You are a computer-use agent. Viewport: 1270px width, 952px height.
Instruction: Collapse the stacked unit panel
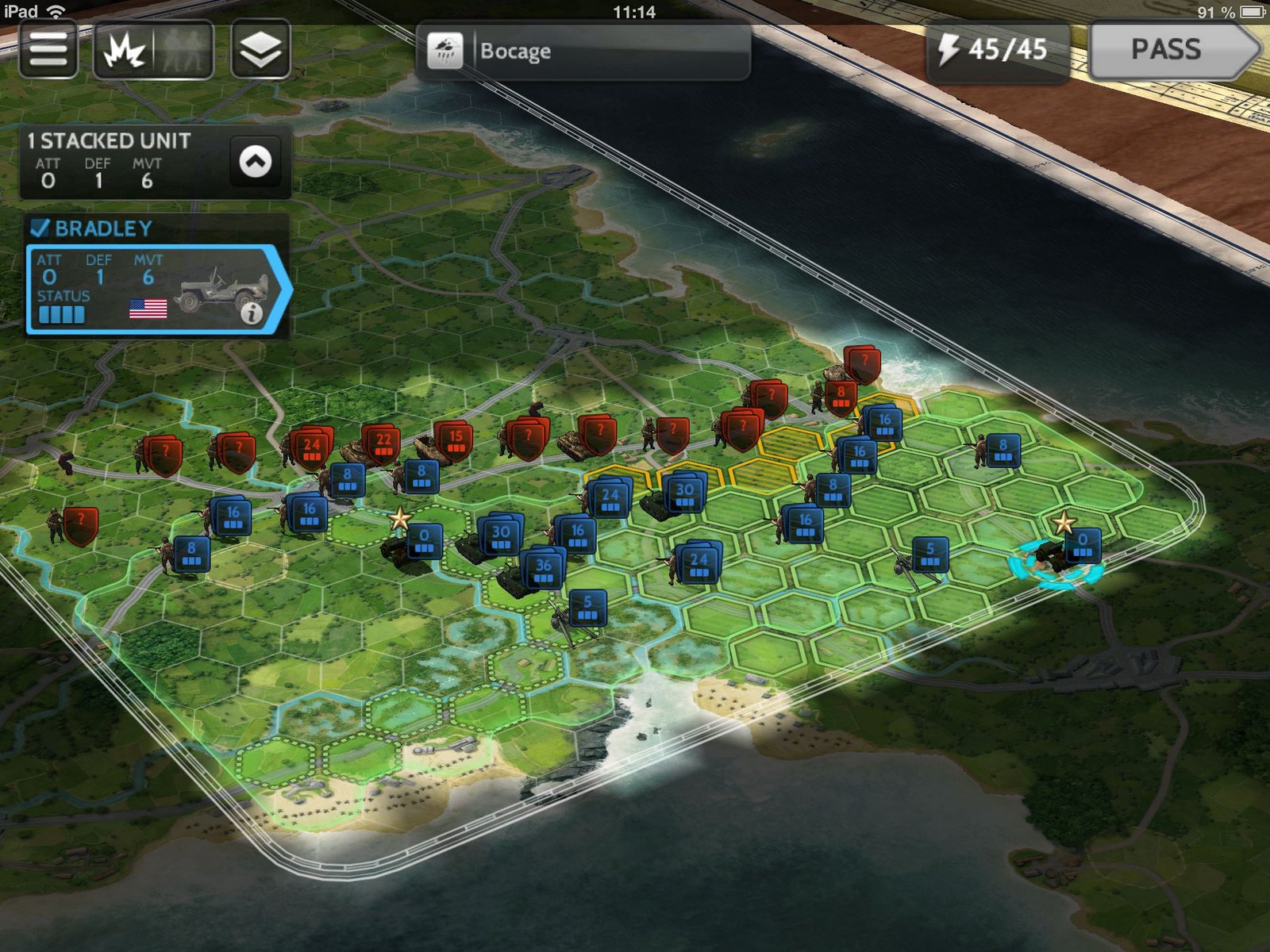(255, 162)
